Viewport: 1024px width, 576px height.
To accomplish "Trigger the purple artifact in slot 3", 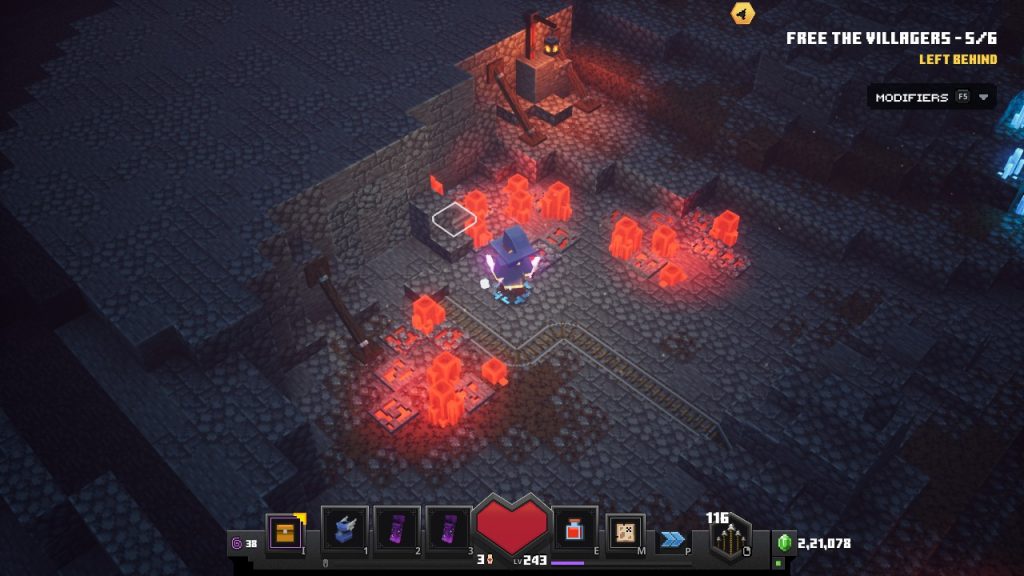I will pyautogui.click(x=448, y=529).
